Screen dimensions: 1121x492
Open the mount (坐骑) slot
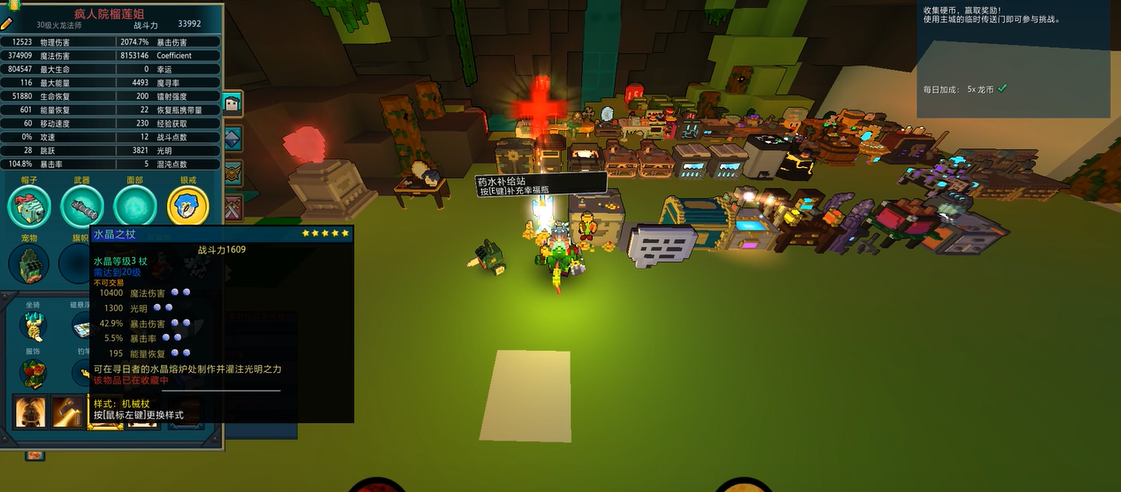[x=34, y=326]
